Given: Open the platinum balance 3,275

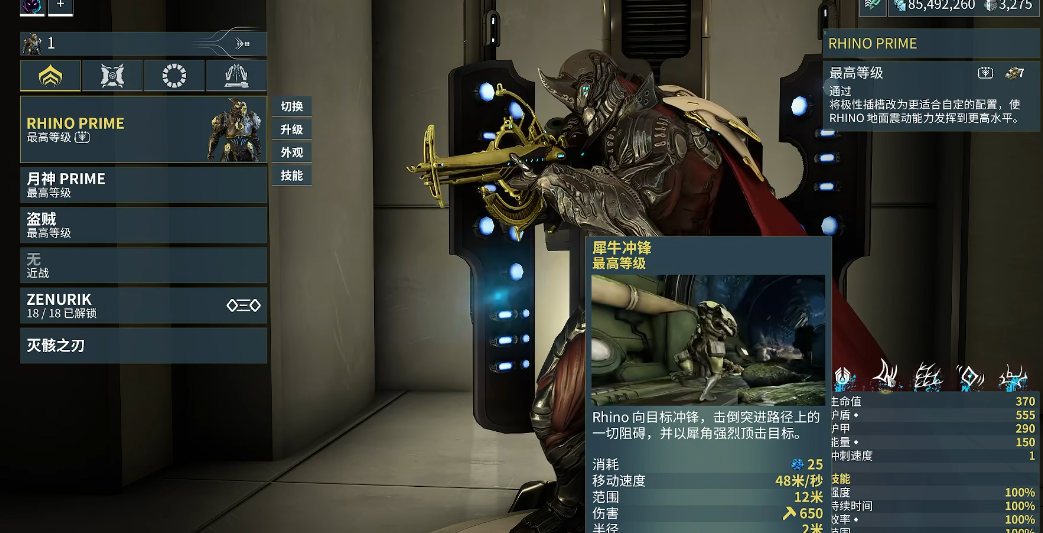Looking at the screenshot, I should [x=1008, y=6].
